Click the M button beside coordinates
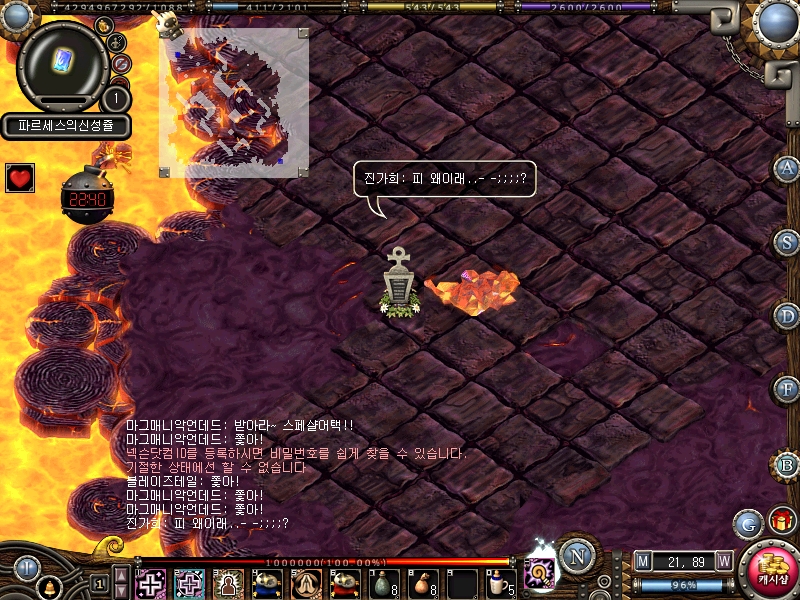Viewport: 800px width, 600px height. click(643, 561)
